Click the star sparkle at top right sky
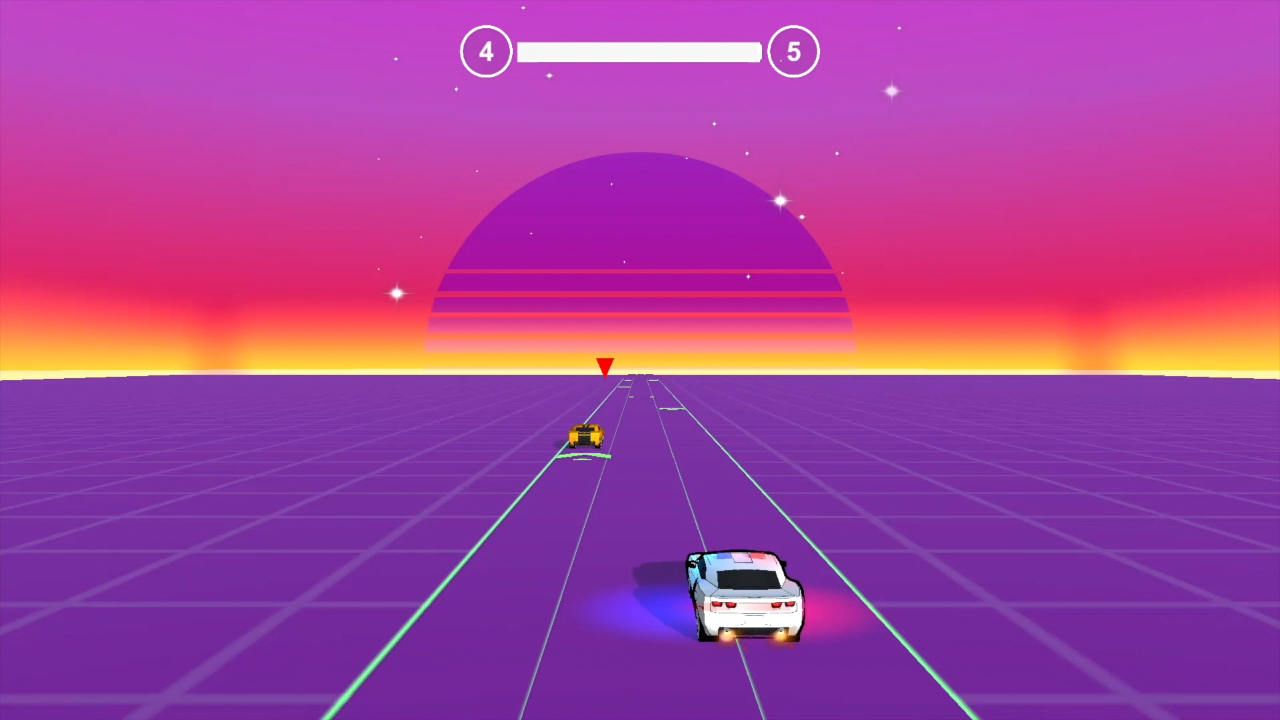The image size is (1280, 720). pos(890,91)
